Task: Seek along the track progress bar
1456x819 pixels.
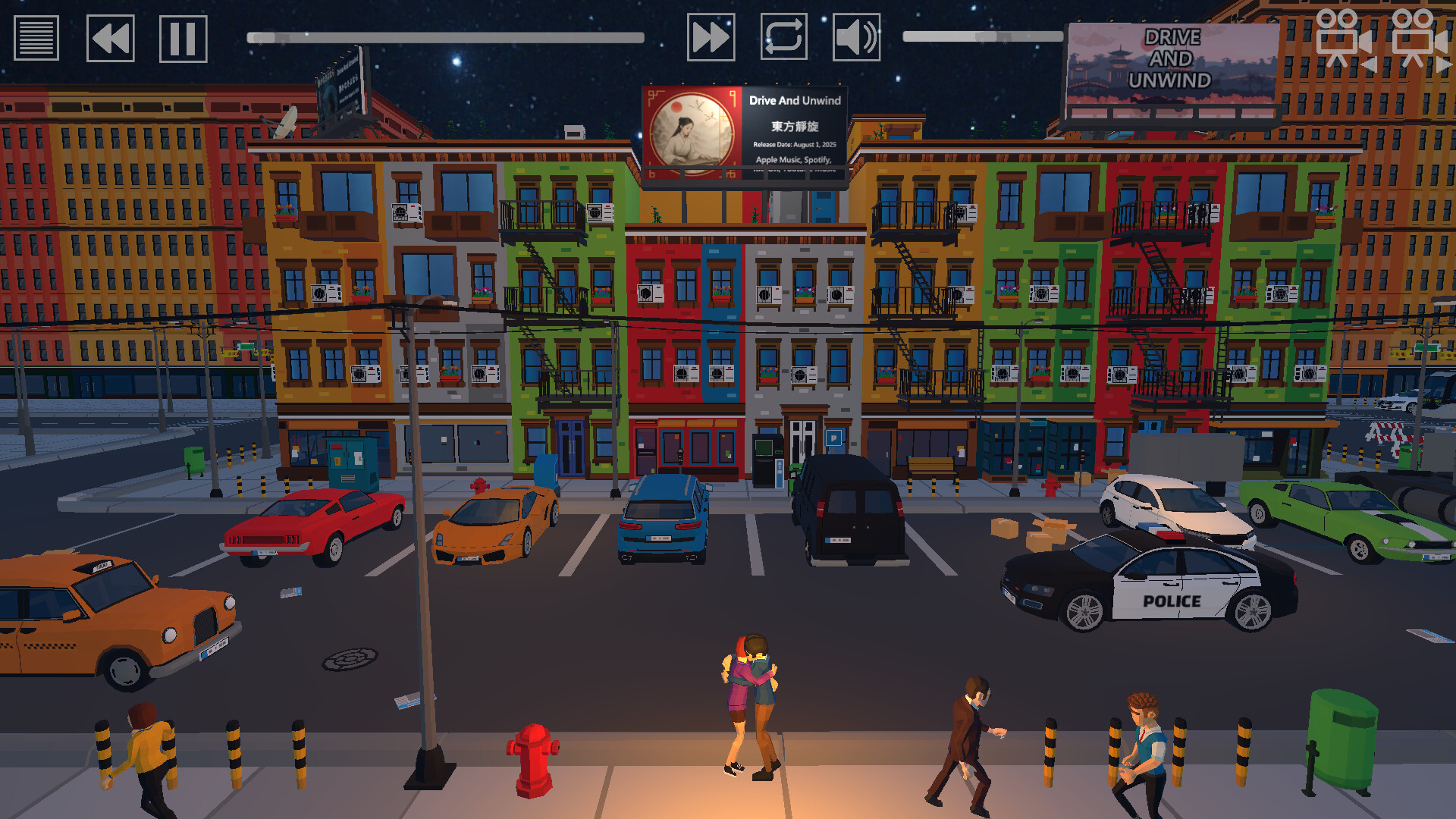Action: [445, 37]
